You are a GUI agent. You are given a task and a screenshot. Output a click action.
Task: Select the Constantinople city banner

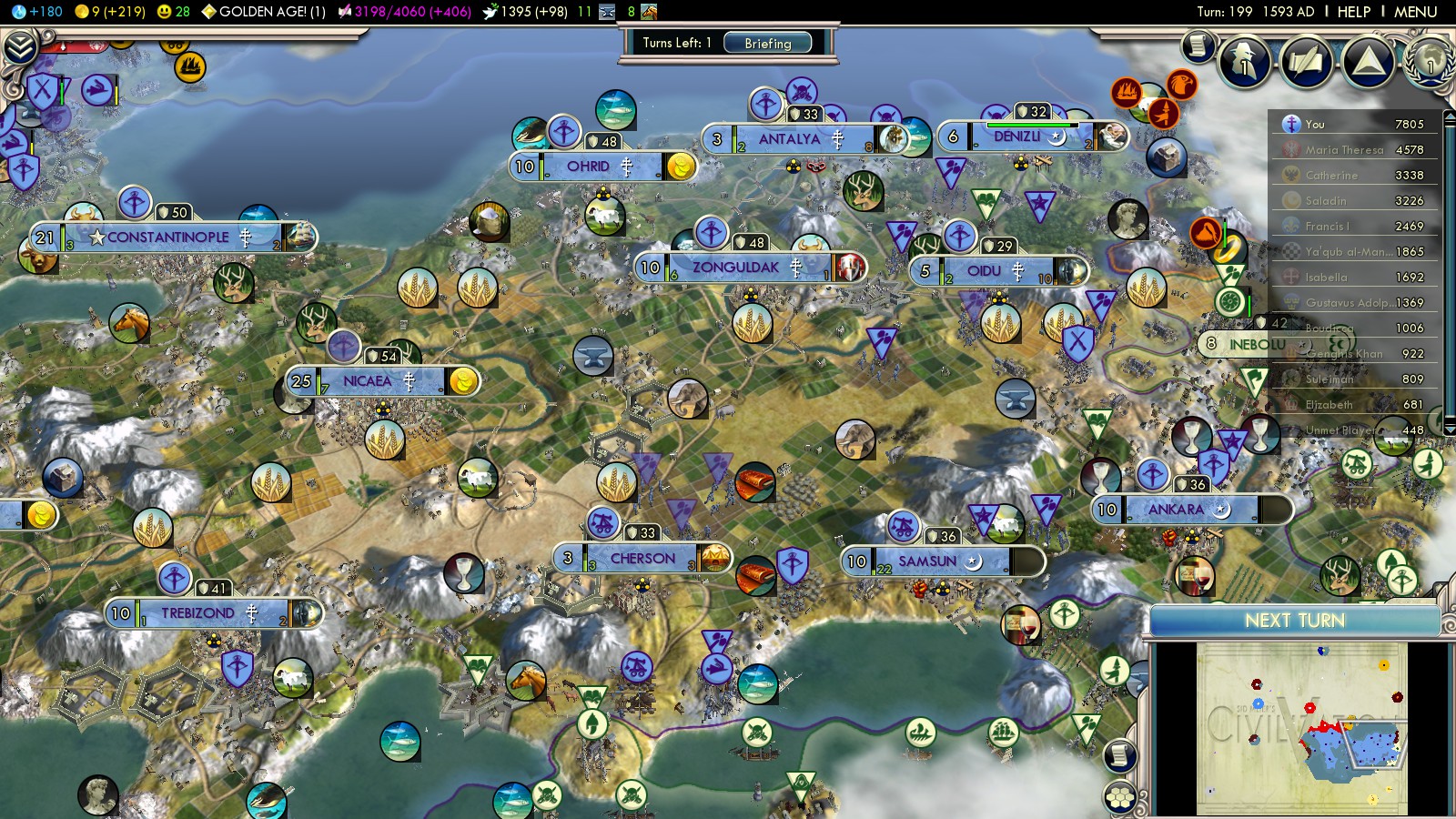tap(168, 238)
